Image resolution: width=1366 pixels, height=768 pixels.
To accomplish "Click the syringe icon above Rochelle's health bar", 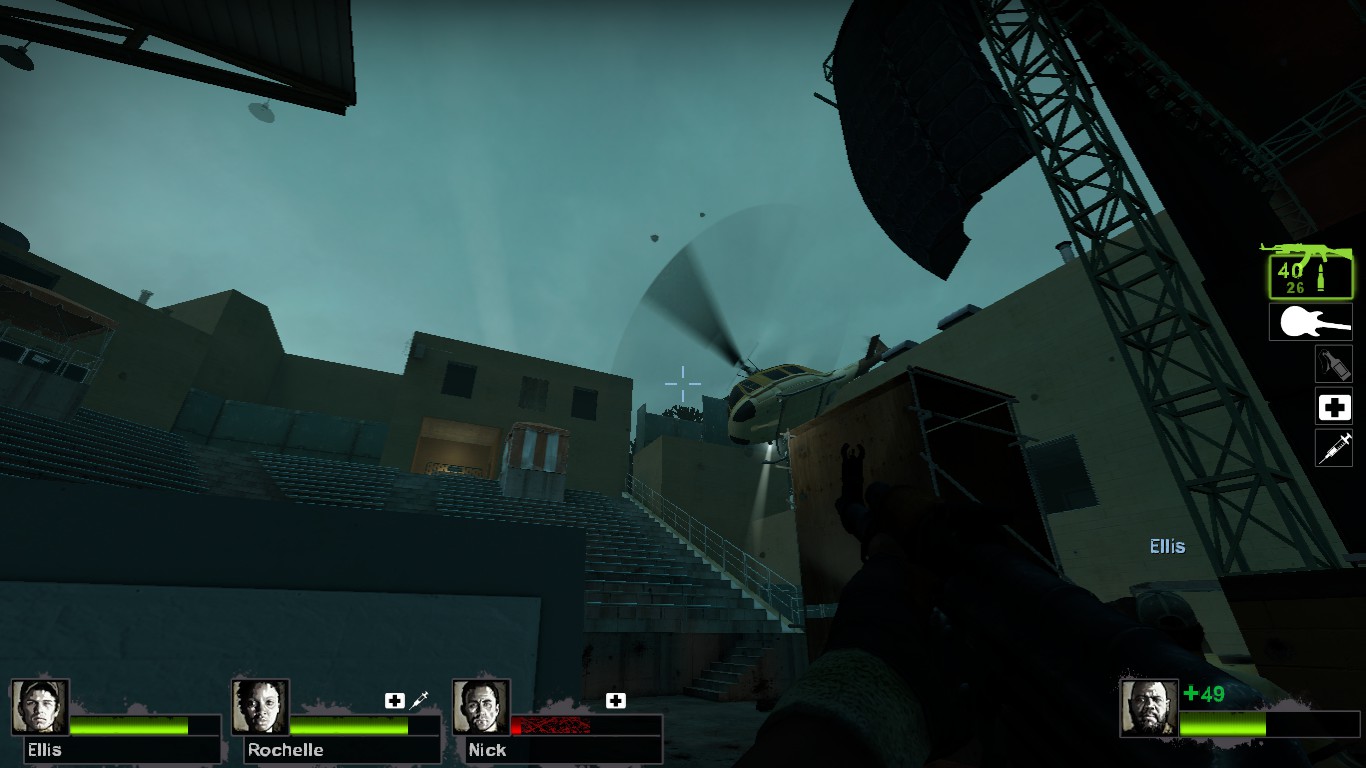I will pos(420,698).
